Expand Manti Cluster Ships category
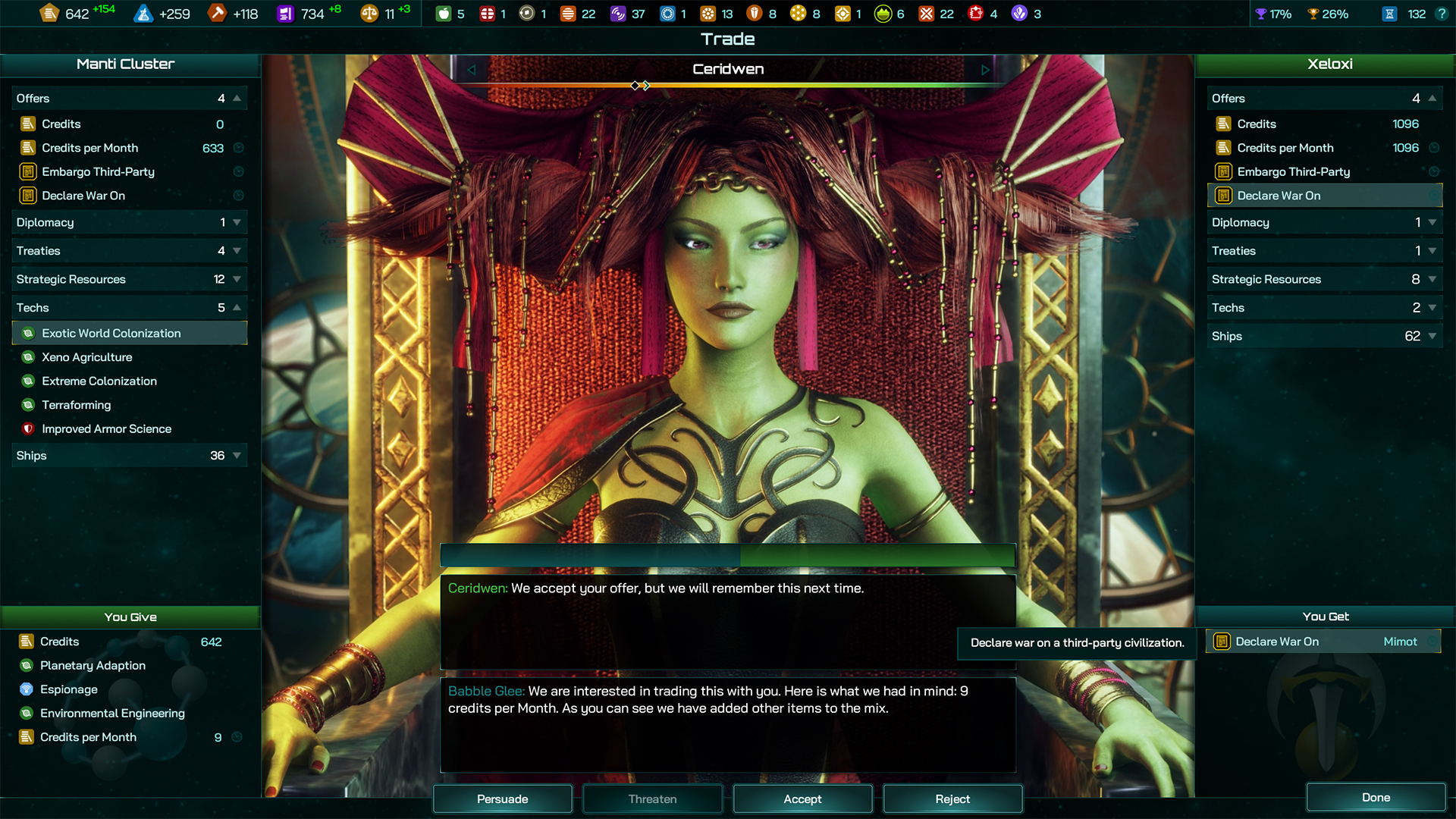 point(129,455)
